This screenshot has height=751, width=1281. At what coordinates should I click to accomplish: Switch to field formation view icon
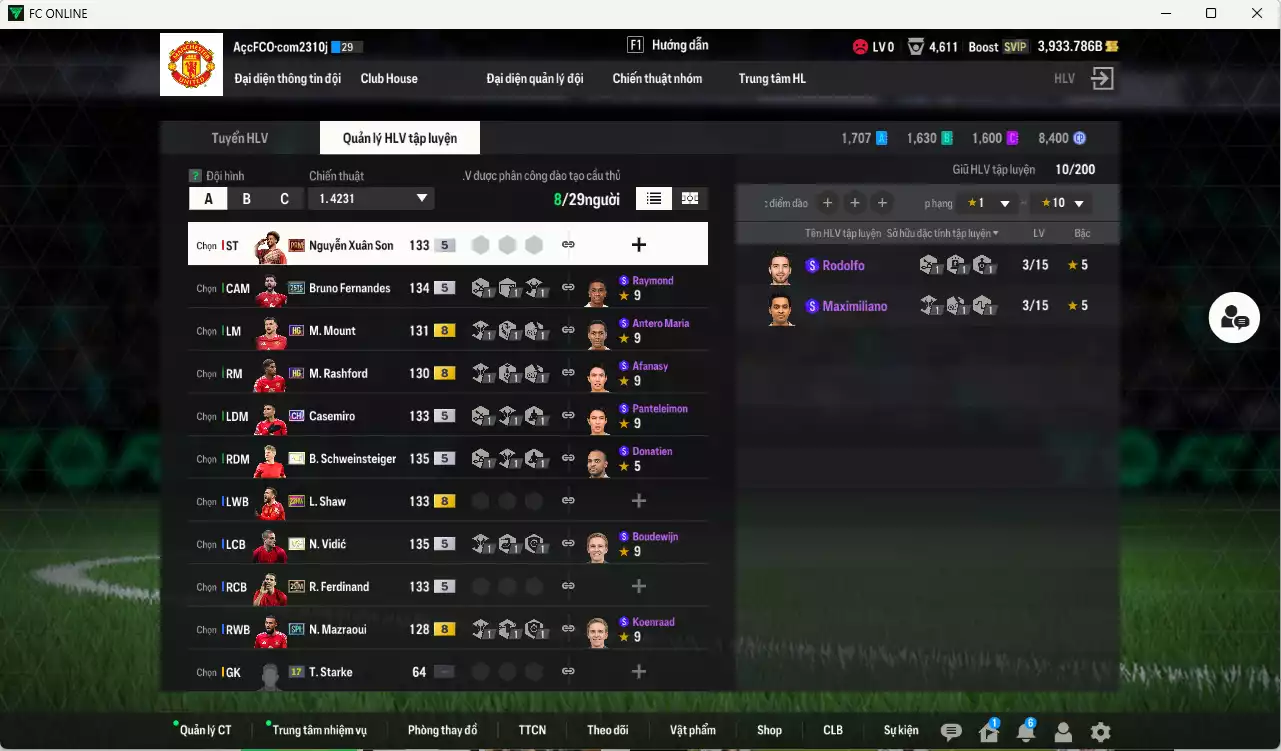click(689, 198)
